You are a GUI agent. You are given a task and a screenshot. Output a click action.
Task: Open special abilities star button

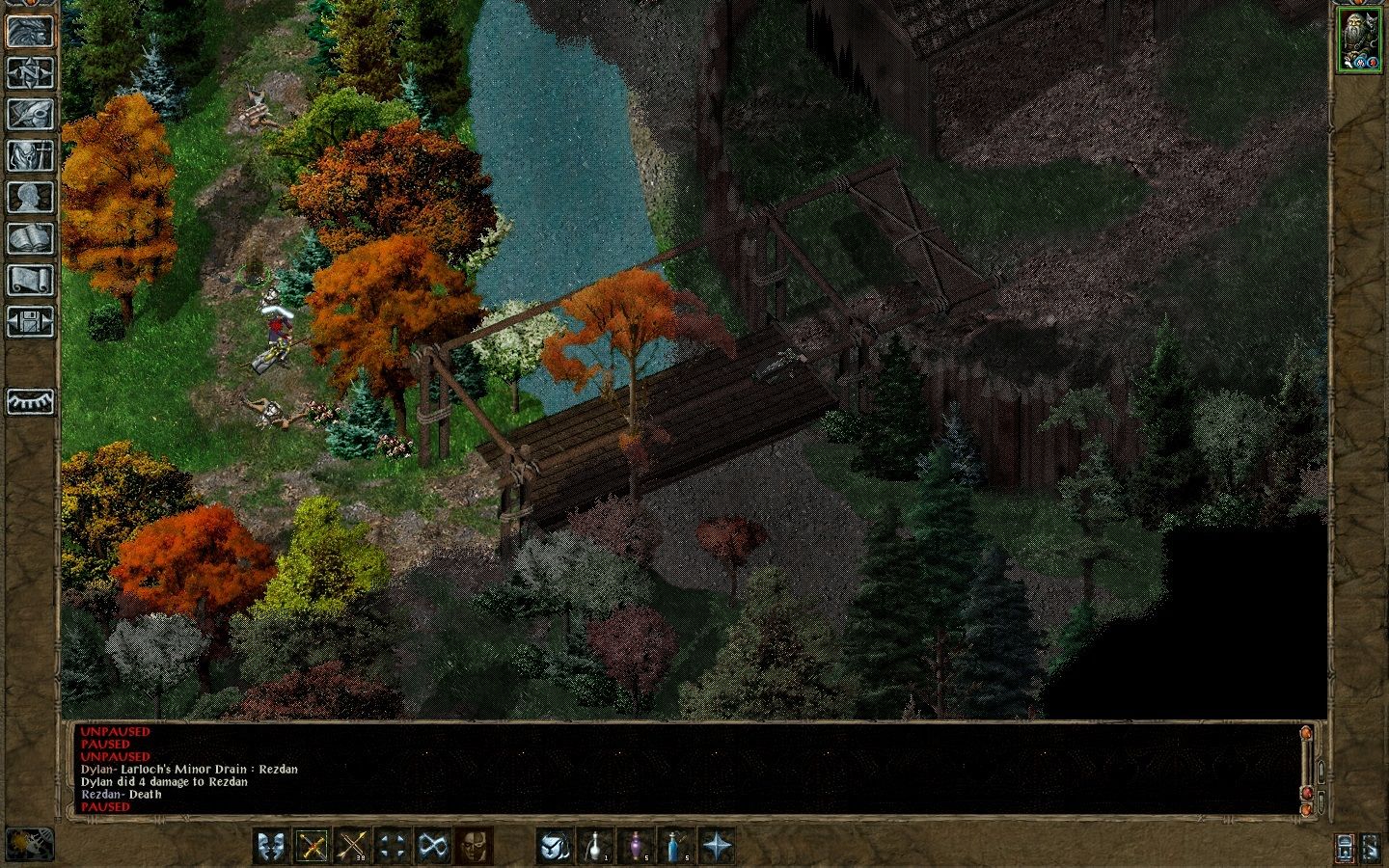coord(715,847)
